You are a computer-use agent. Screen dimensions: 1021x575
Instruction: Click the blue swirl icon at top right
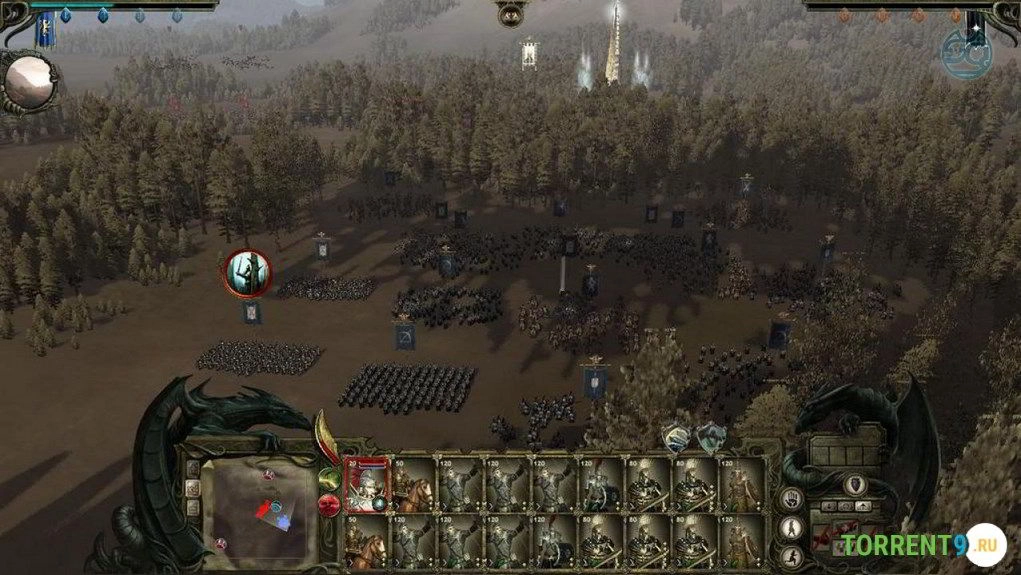[x=965, y=56]
